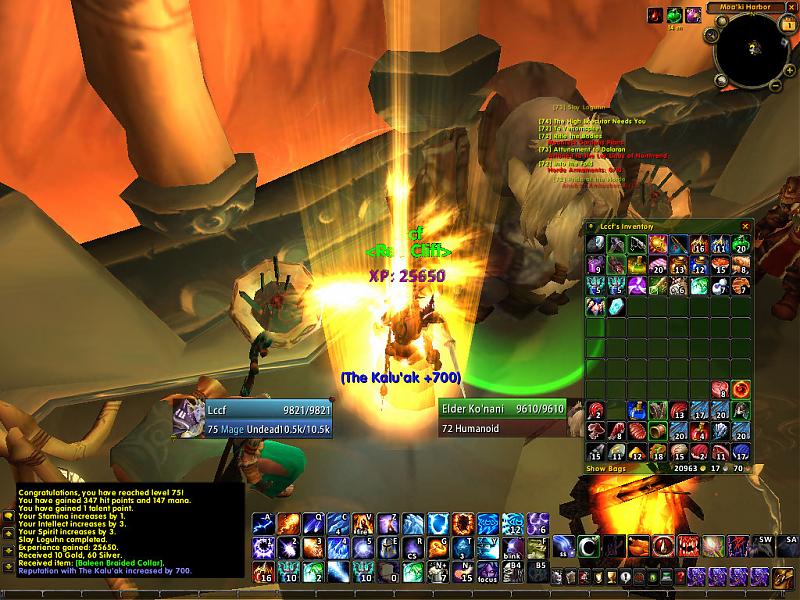
Task: Activate the crescent moon ability icon
Action: 589,545
